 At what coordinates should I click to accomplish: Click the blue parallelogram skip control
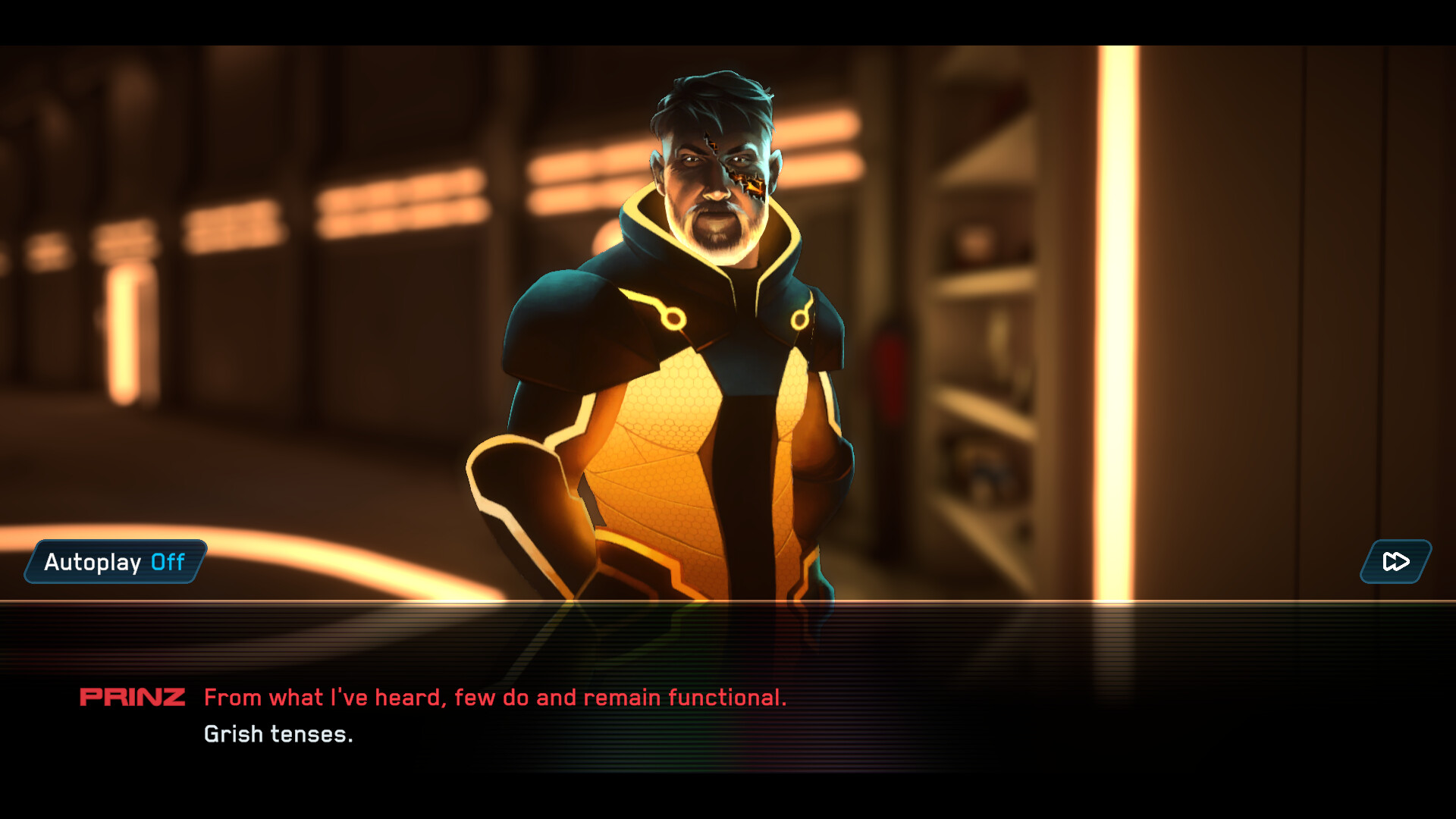tap(1395, 563)
